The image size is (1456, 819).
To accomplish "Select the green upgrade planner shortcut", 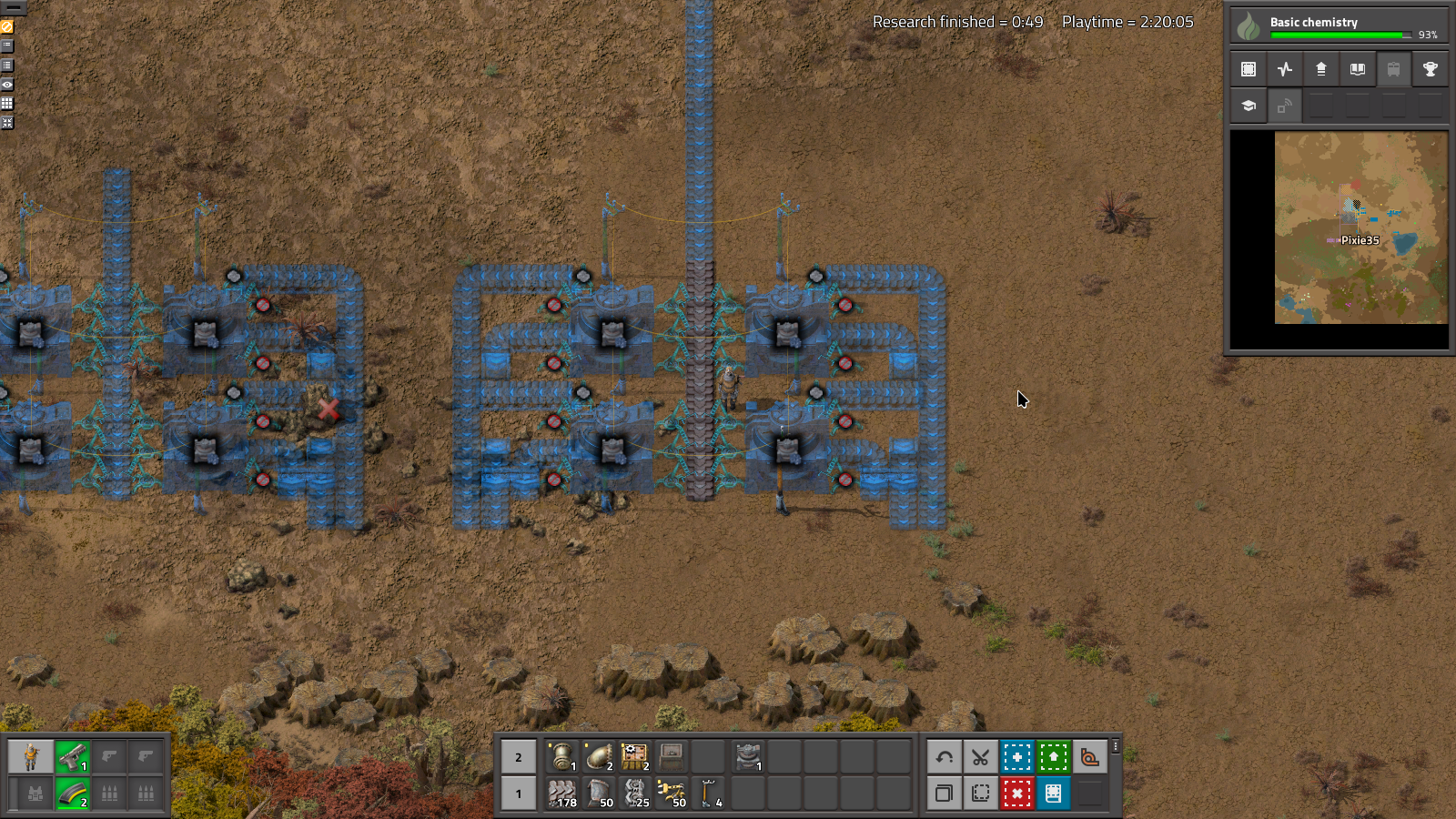I will pos(1053,756).
